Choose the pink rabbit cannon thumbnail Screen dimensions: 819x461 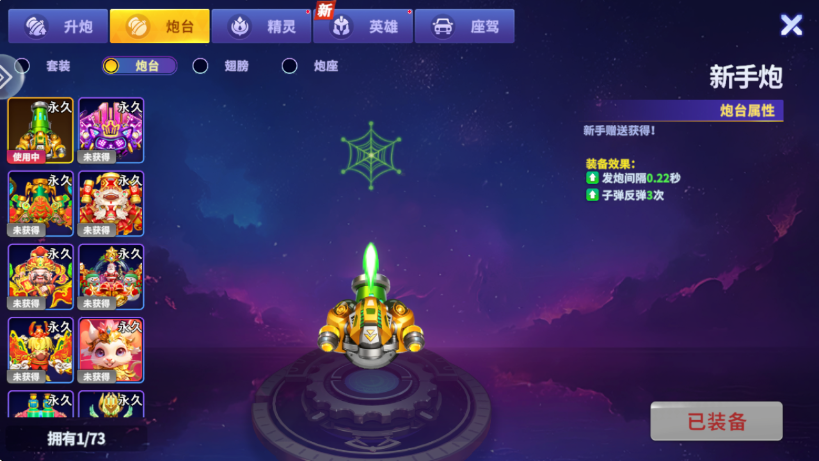111,350
